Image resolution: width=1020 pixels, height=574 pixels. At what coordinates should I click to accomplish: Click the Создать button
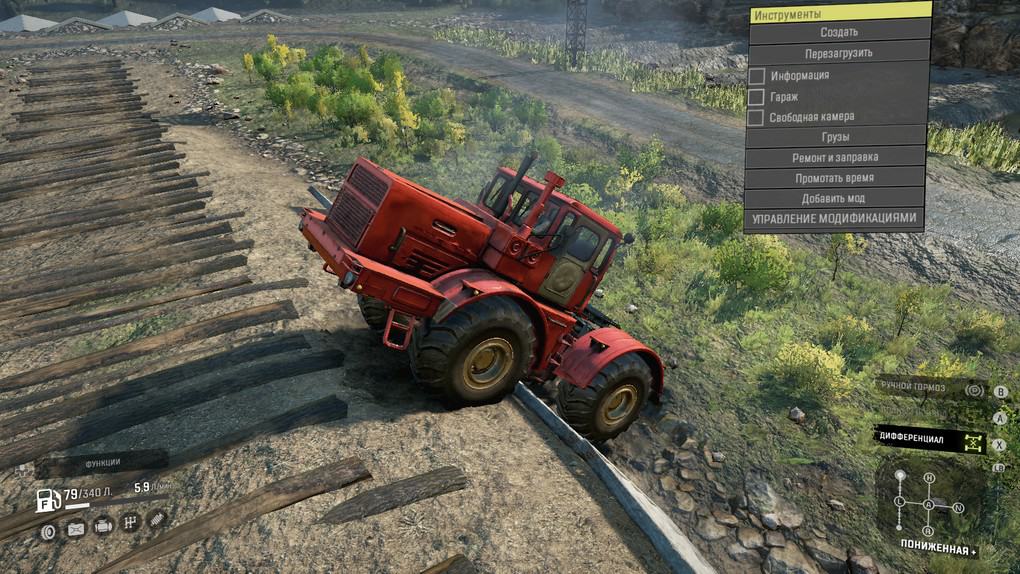point(838,32)
